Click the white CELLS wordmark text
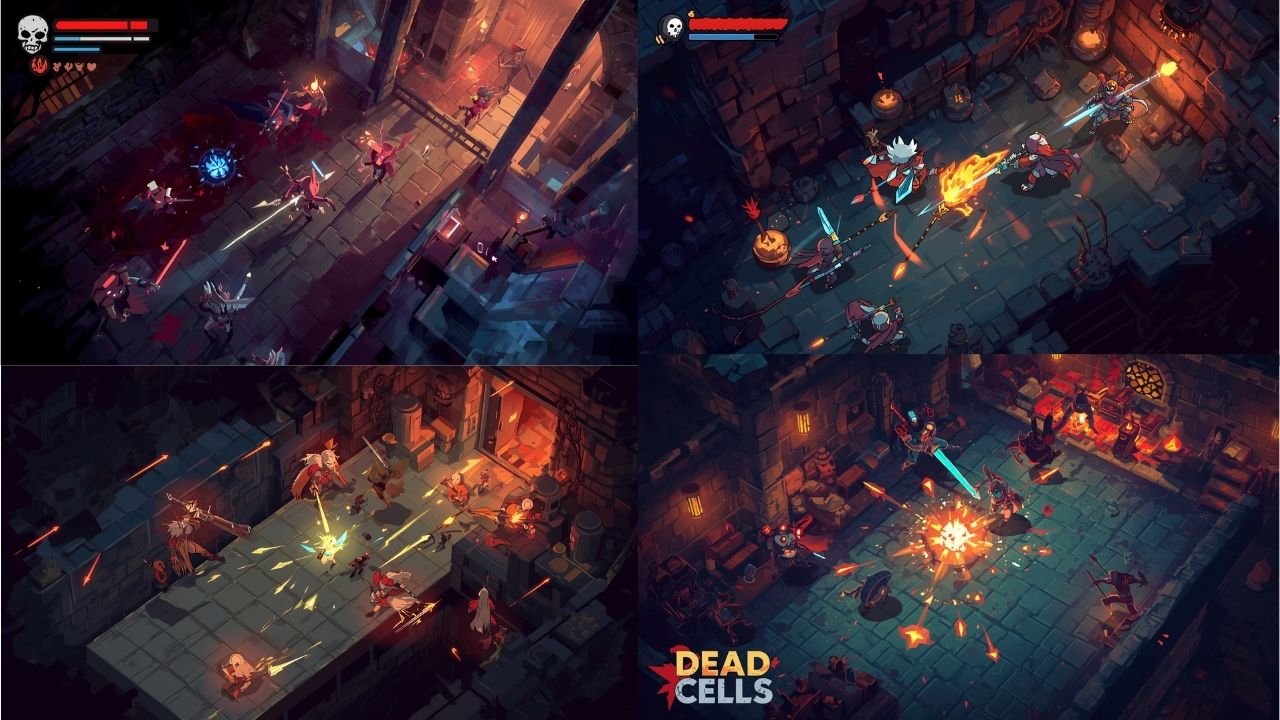Viewport: 1280px width, 720px height. click(x=724, y=690)
